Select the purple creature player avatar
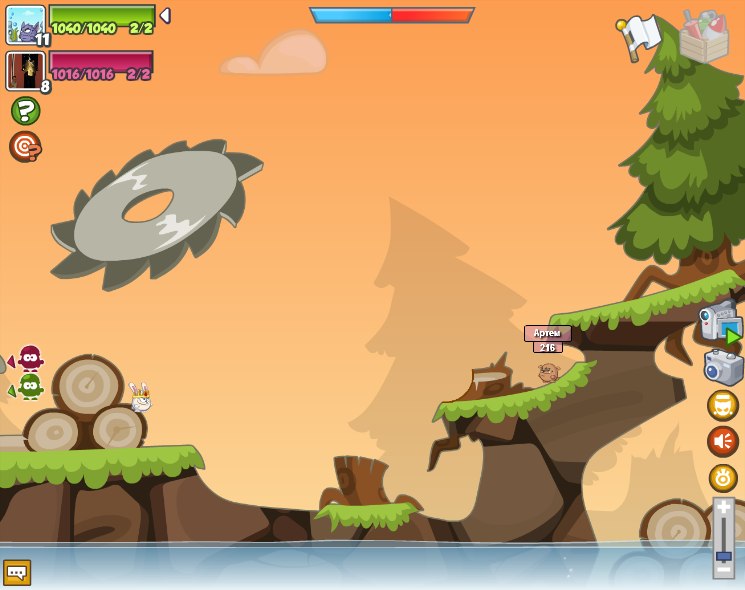This screenshot has width=745, height=590. (25, 23)
